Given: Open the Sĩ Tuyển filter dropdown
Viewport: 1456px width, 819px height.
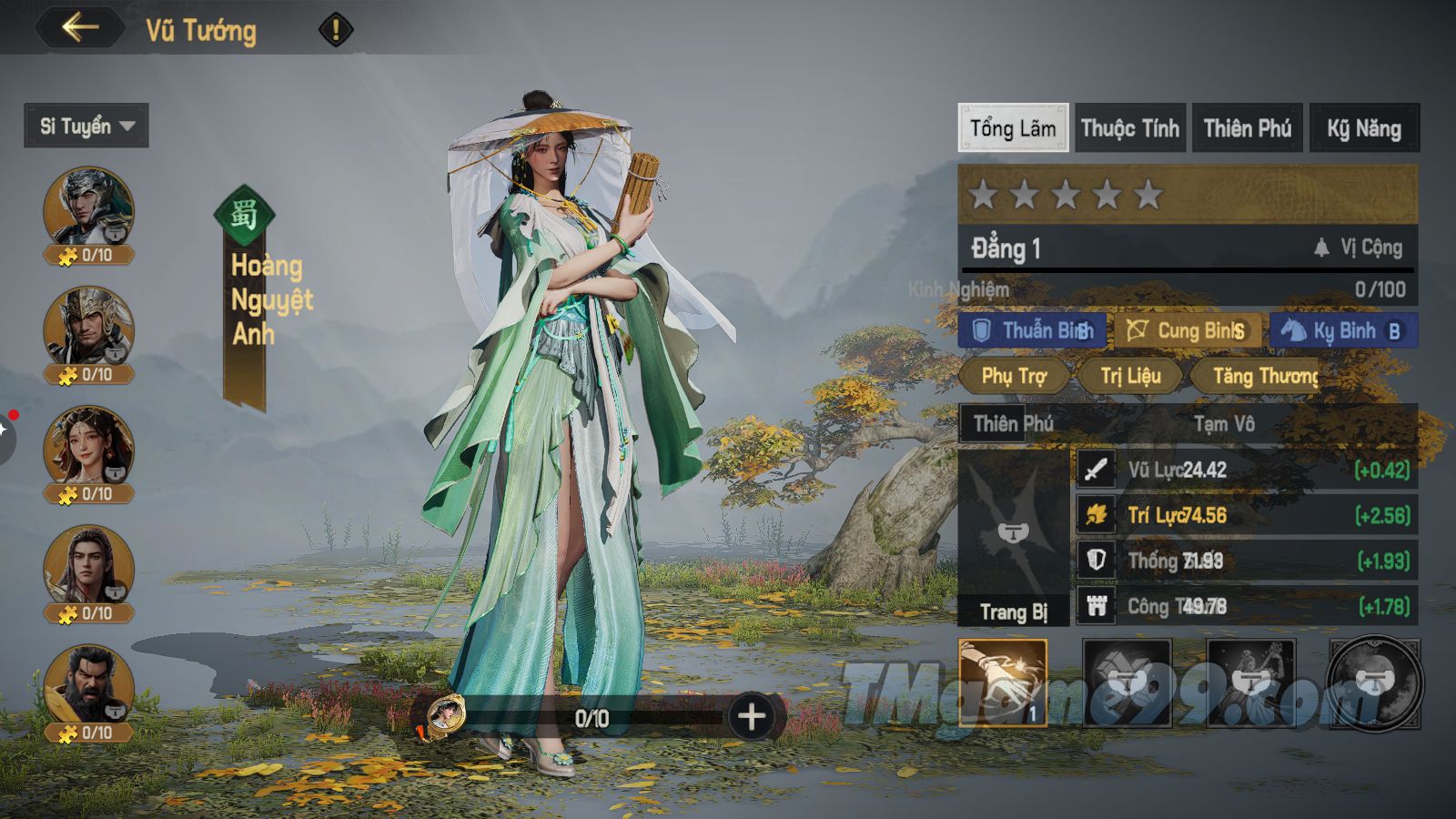Looking at the screenshot, I should 86,126.
